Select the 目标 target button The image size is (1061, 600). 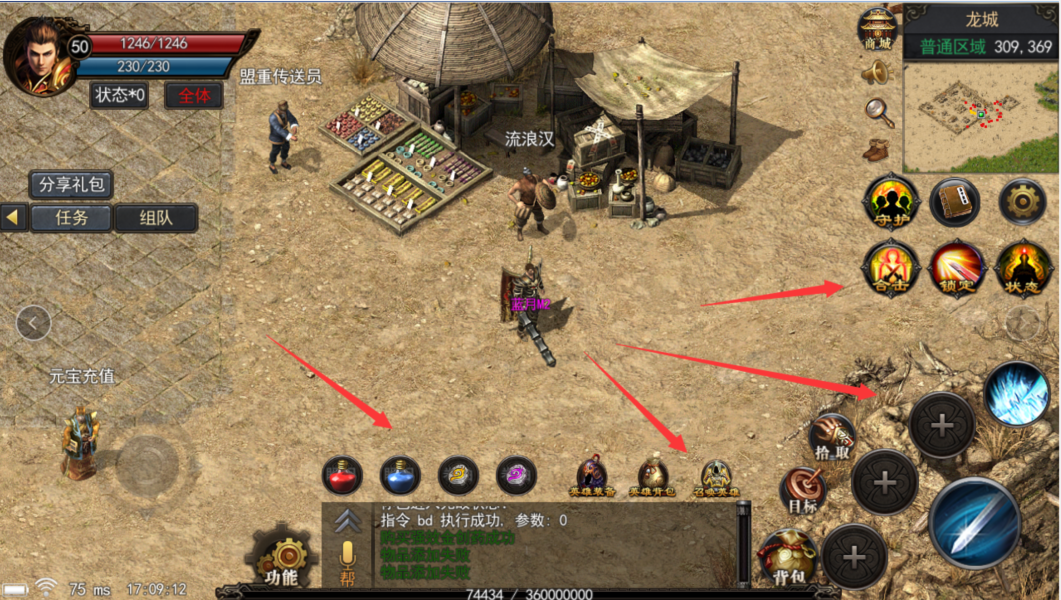802,490
